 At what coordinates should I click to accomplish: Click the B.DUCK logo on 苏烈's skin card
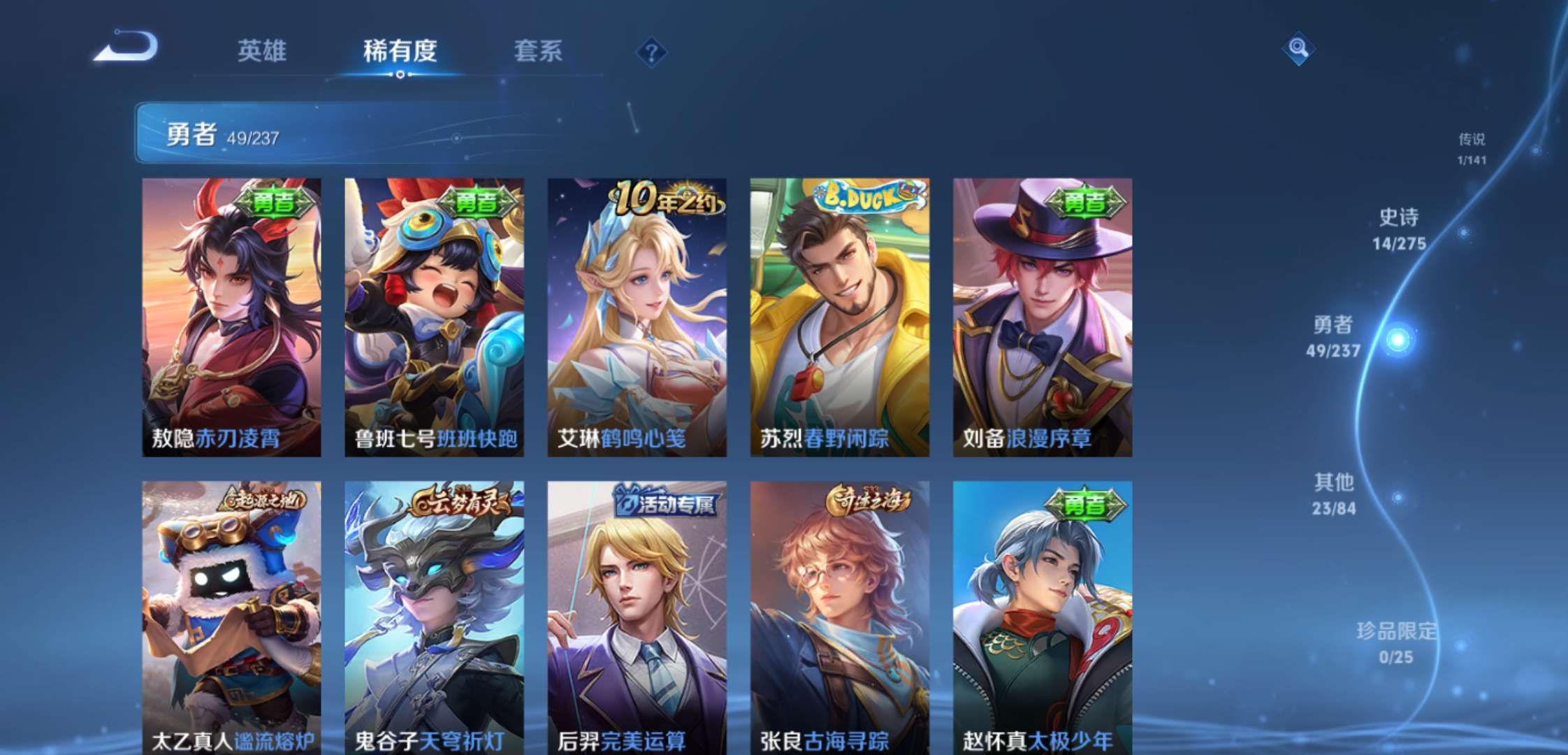(864, 198)
